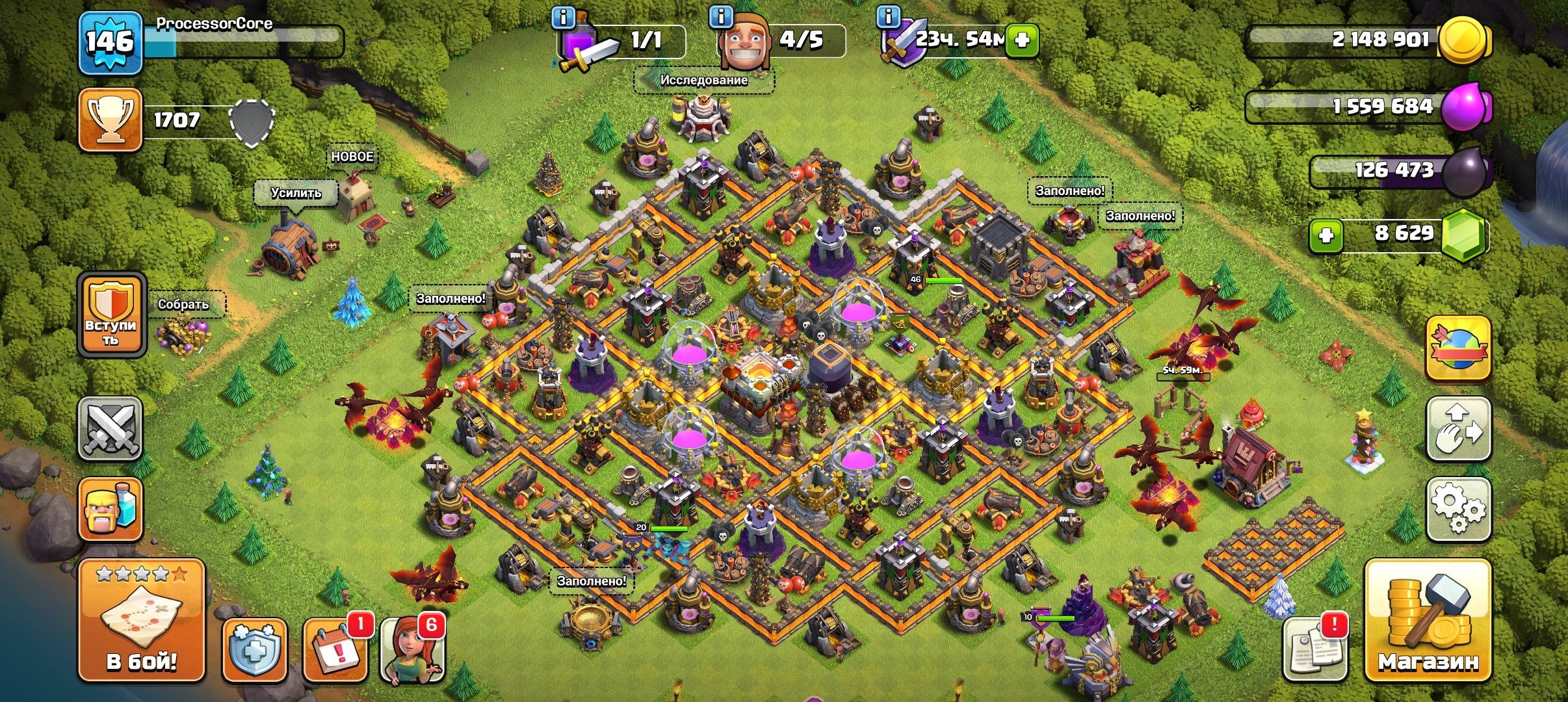Buy more gems with the plus
Viewport: 1568px width, 702px height.
click(x=1326, y=235)
